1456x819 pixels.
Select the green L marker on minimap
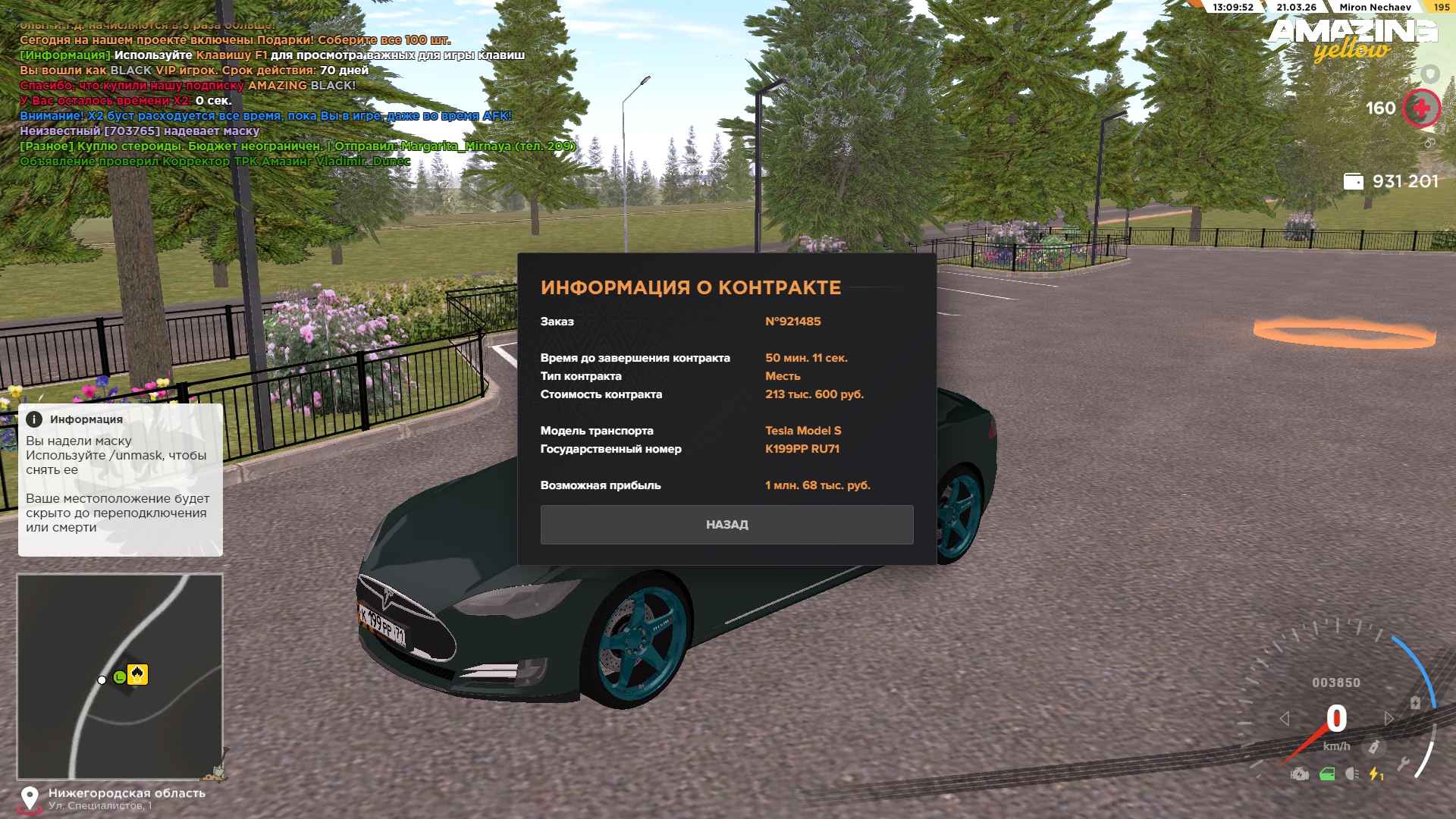coord(120,677)
